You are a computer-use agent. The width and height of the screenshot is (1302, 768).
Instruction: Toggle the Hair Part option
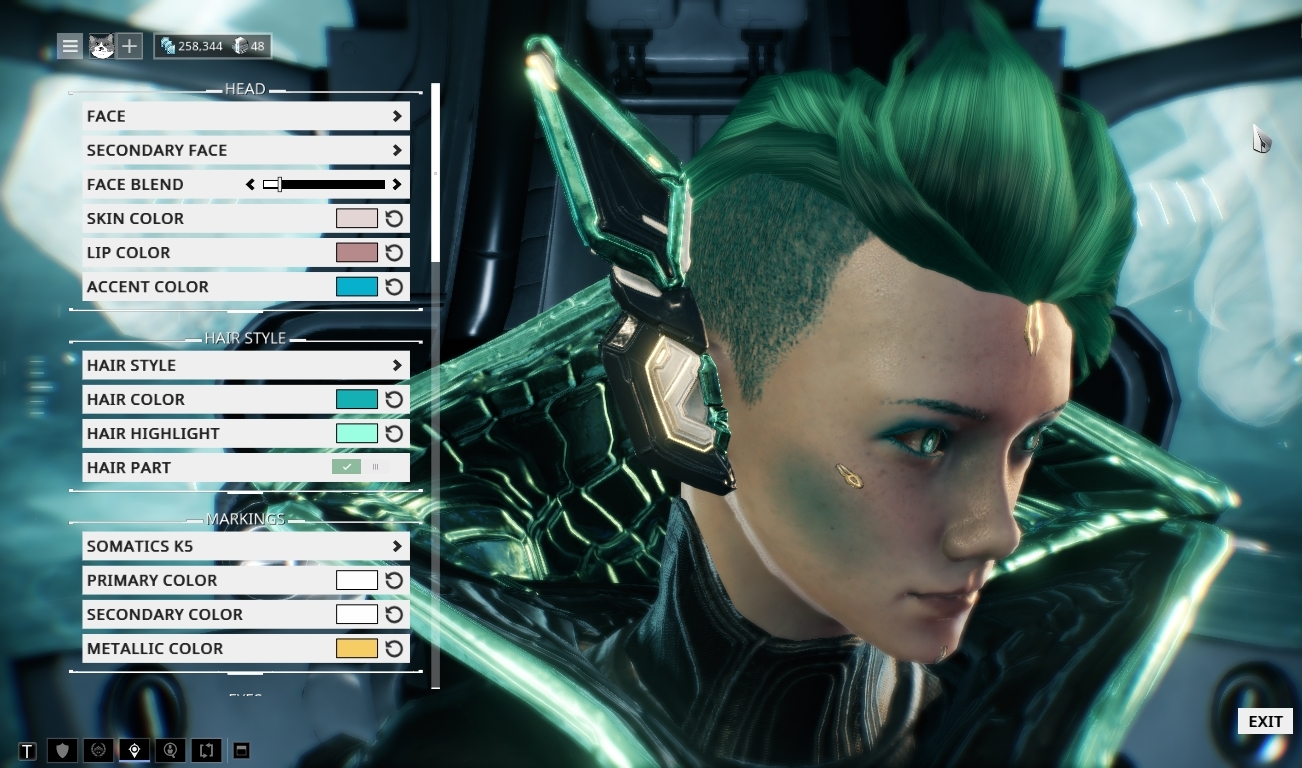coord(345,467)
